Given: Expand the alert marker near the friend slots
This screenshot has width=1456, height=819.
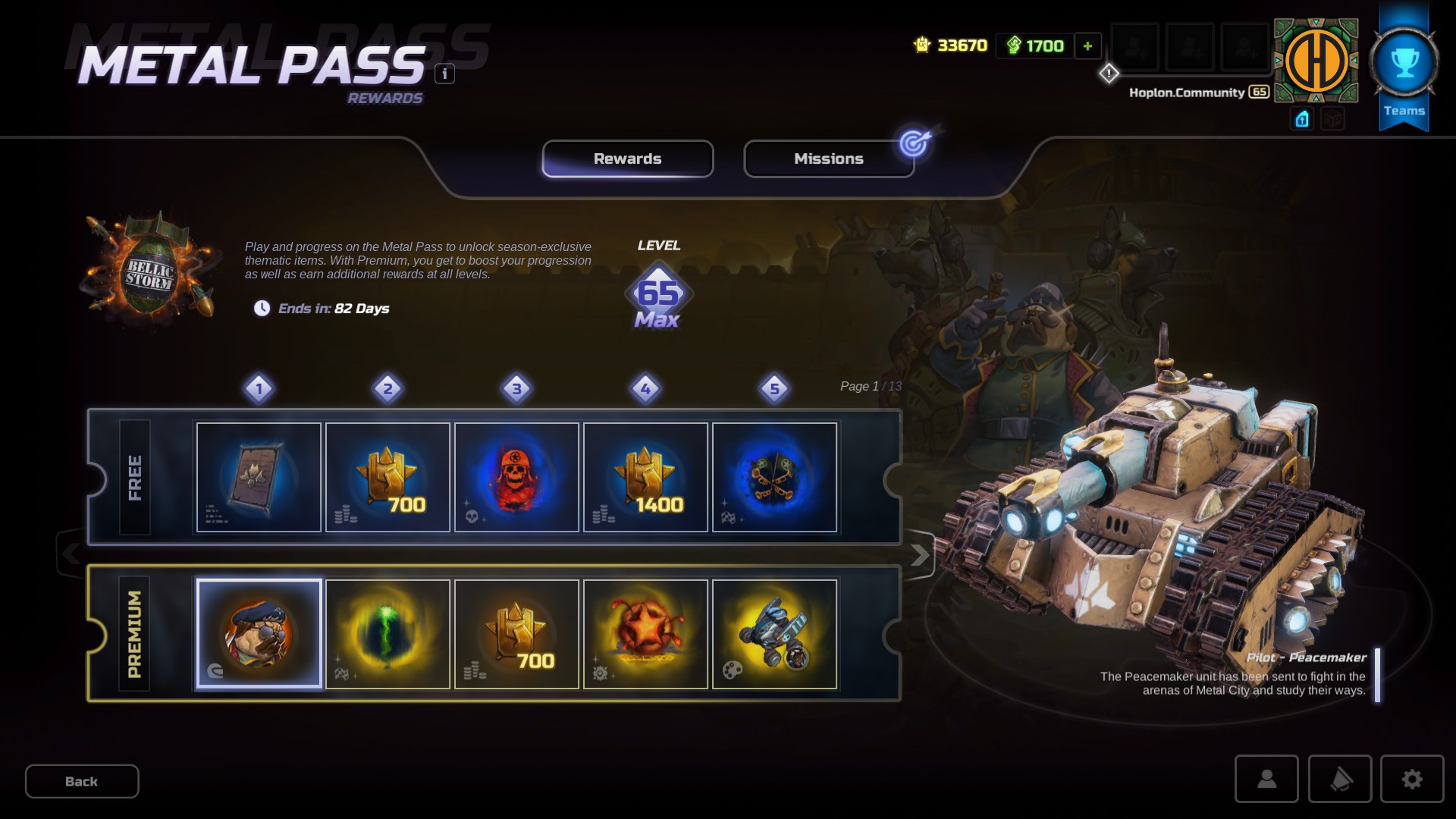Looking at the screenshot, I should (x=1109, y=73).
